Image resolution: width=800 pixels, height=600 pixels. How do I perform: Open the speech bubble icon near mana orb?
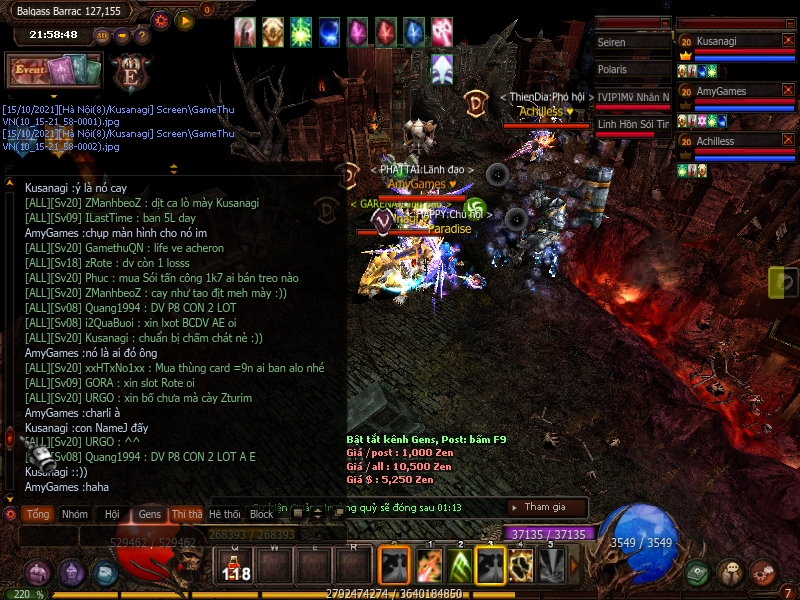pos(731,573)
